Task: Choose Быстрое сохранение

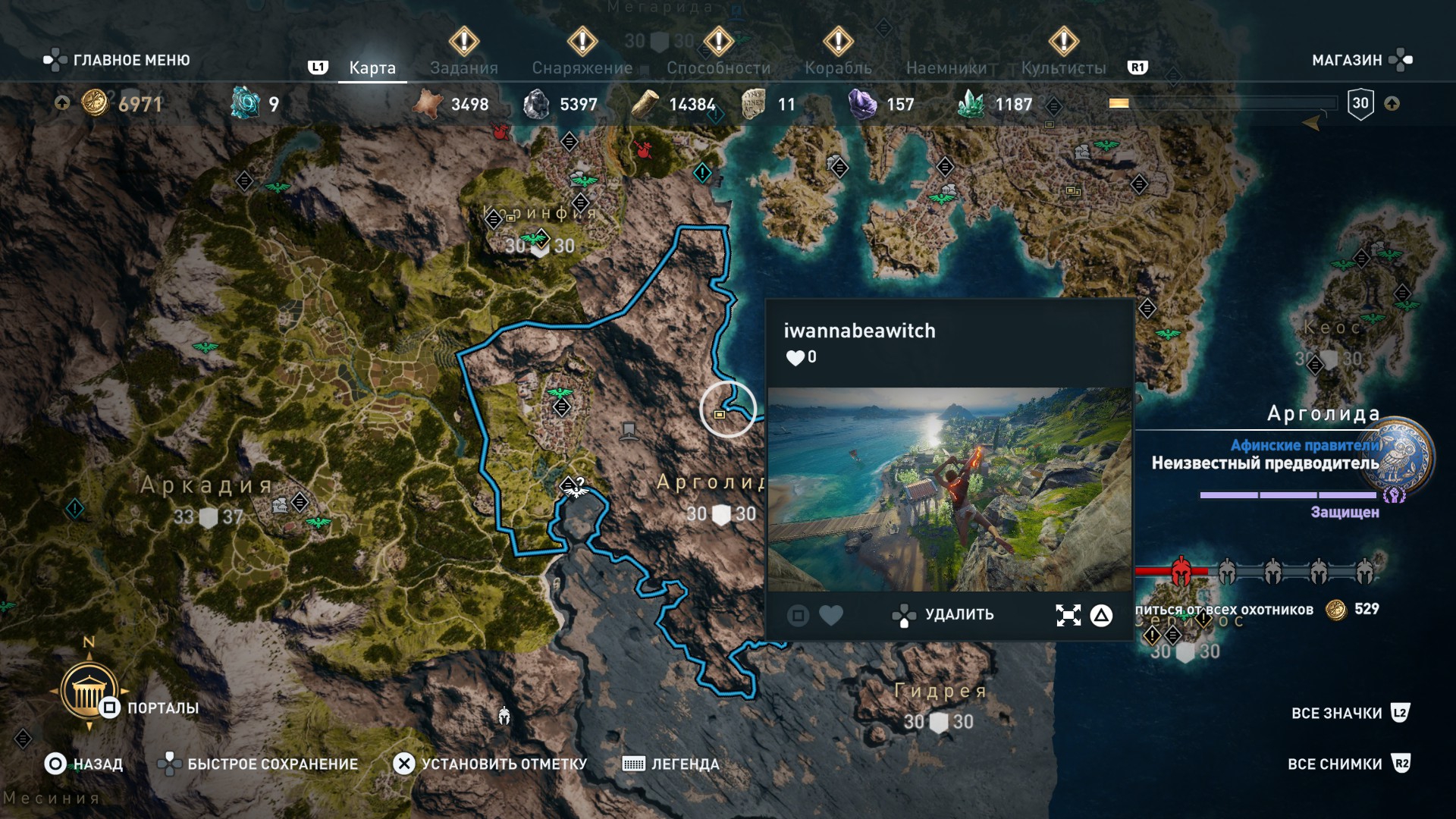Action: [259, 764]
